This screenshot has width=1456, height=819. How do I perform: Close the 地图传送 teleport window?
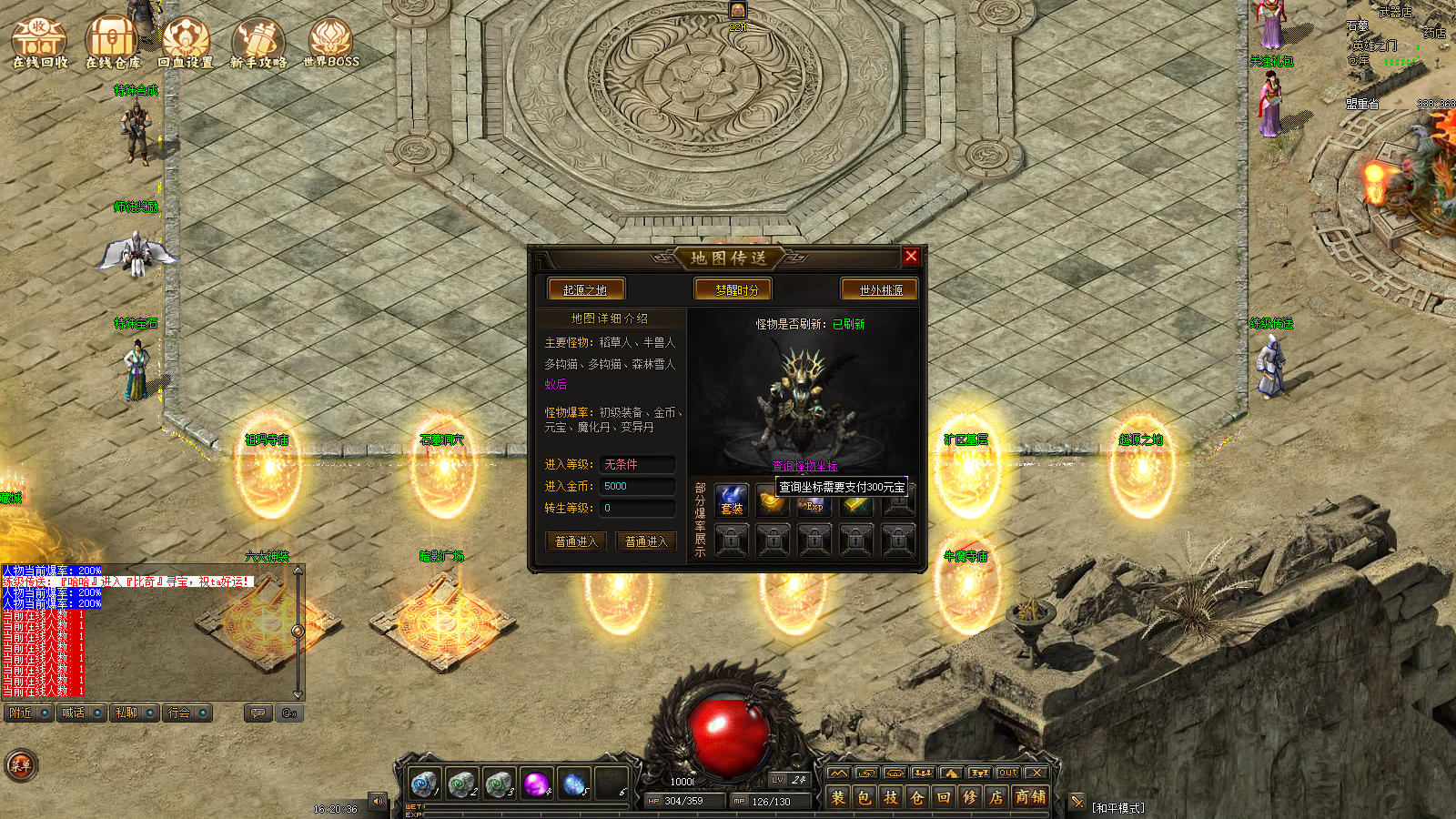[x=911, y=257]
